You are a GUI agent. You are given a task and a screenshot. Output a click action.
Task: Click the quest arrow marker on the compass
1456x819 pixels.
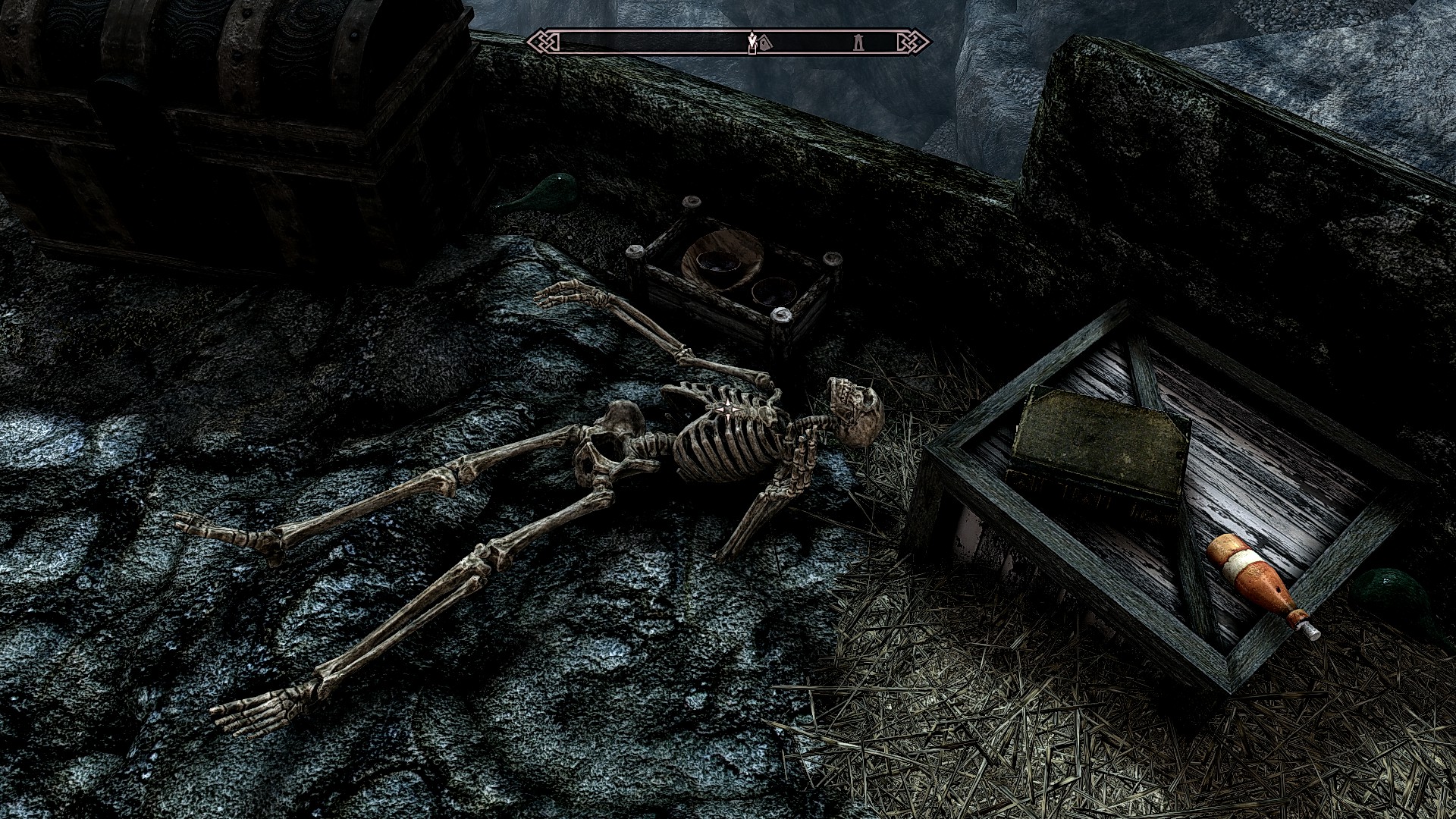click(752, 42)
